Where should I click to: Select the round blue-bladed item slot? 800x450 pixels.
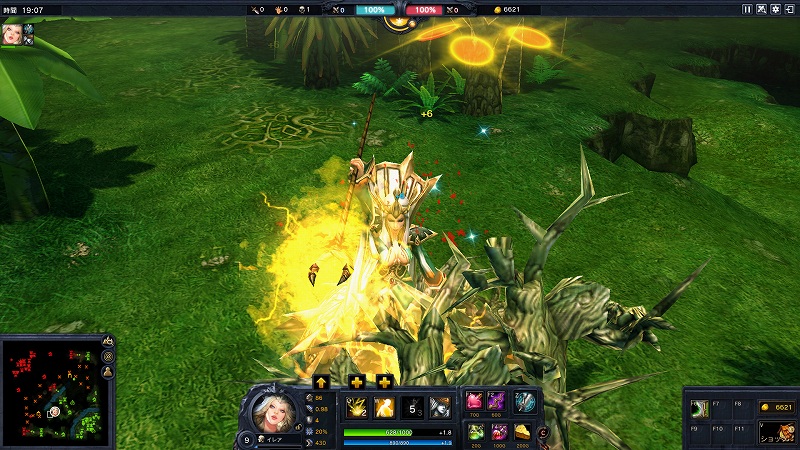[x=526, y=402]
